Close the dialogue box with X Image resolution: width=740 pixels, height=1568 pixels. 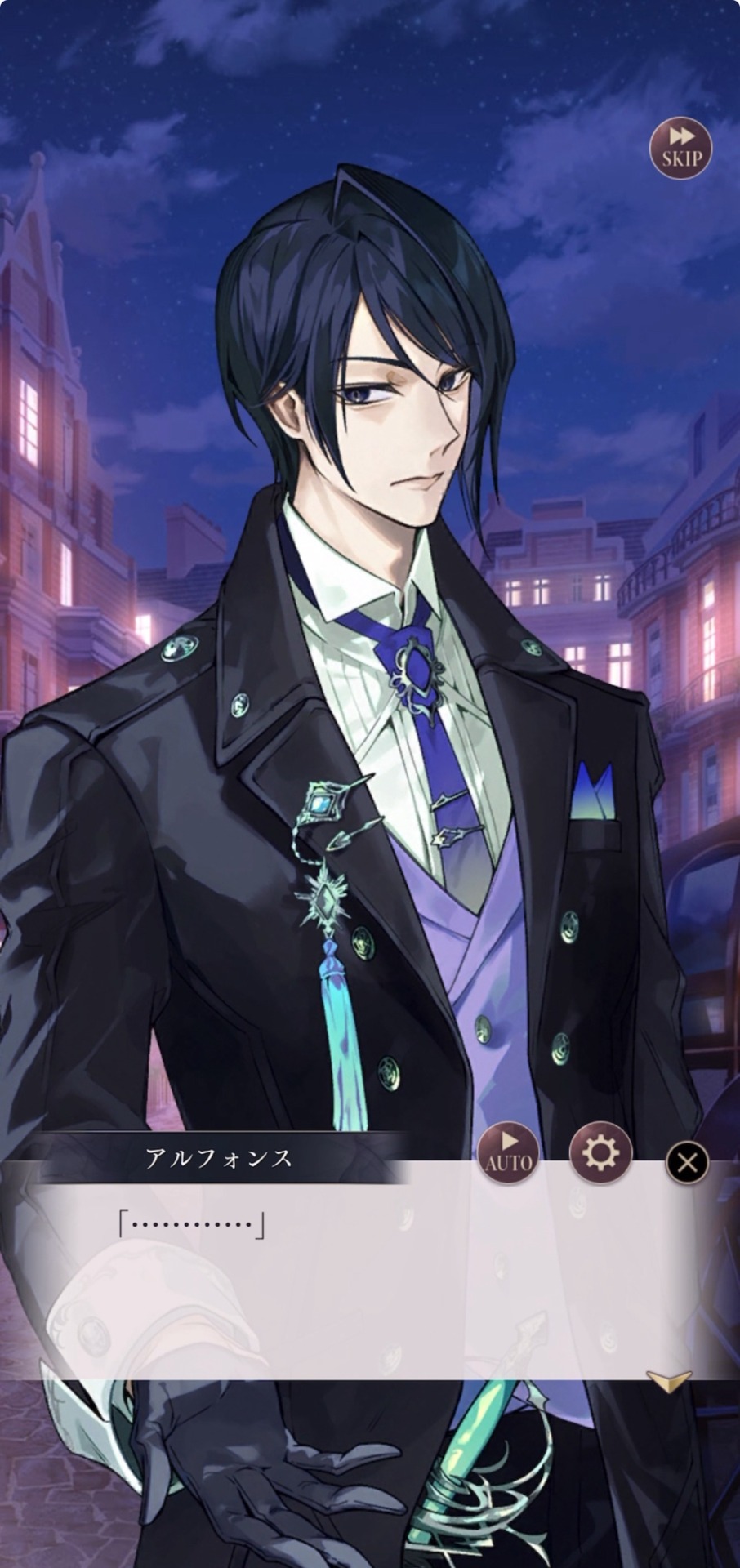(687, 1161)
